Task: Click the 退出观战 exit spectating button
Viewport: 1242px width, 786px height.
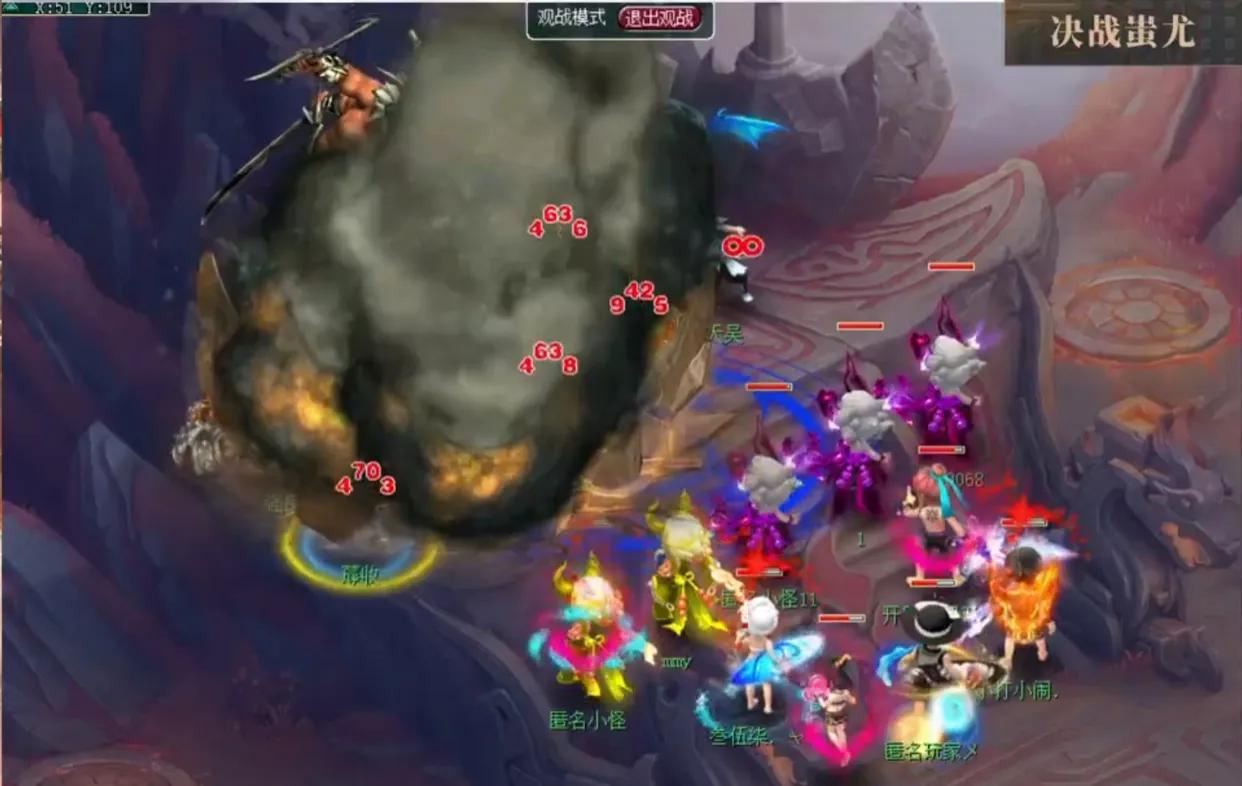Action: point(660,18)
